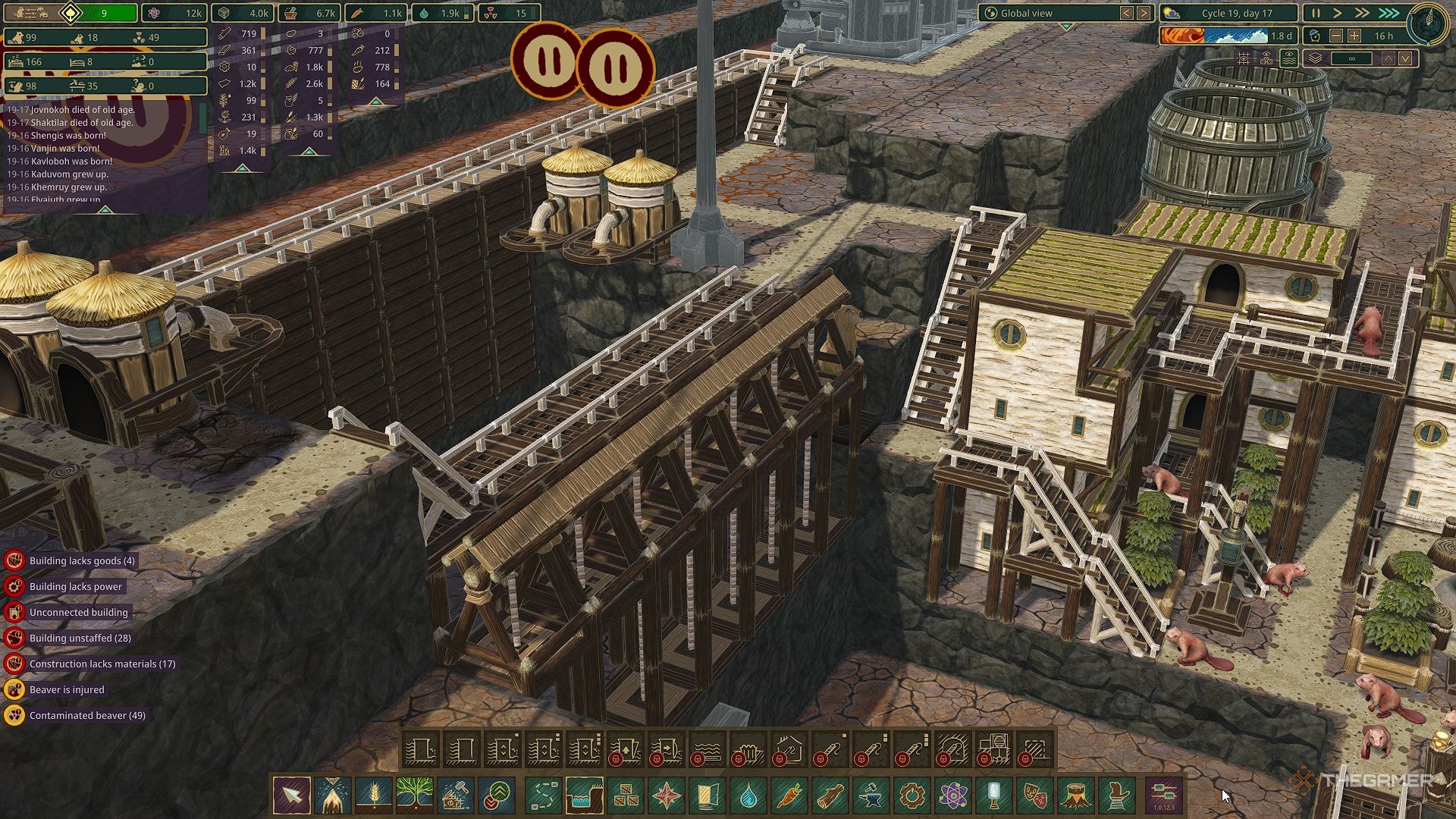This screenshot has height=819, width=1456.
Task: Switch to the previous district view
Action: pyautogui.click(x=1127, y=14)
